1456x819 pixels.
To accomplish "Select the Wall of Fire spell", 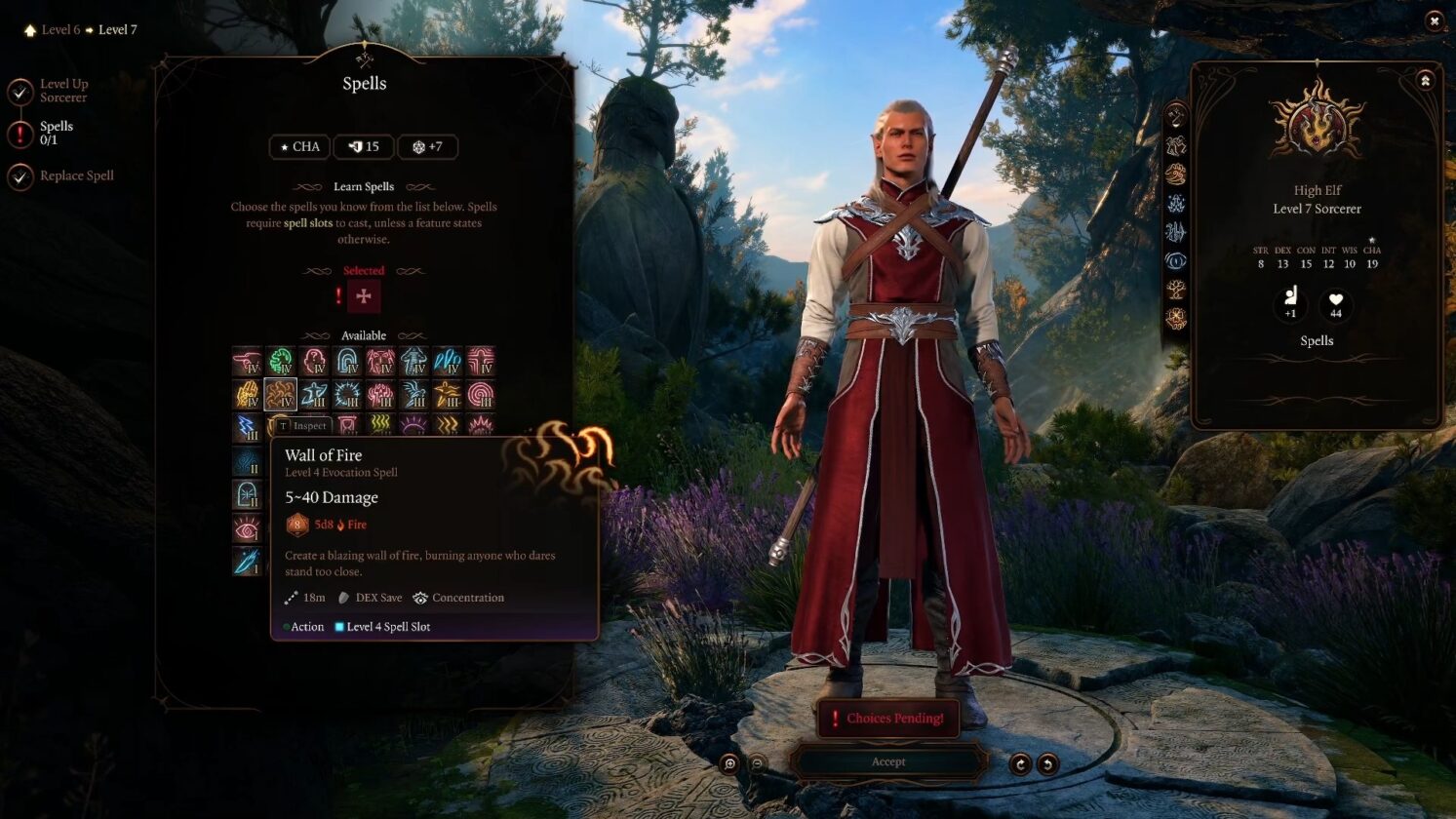I will tap(281, 395).
